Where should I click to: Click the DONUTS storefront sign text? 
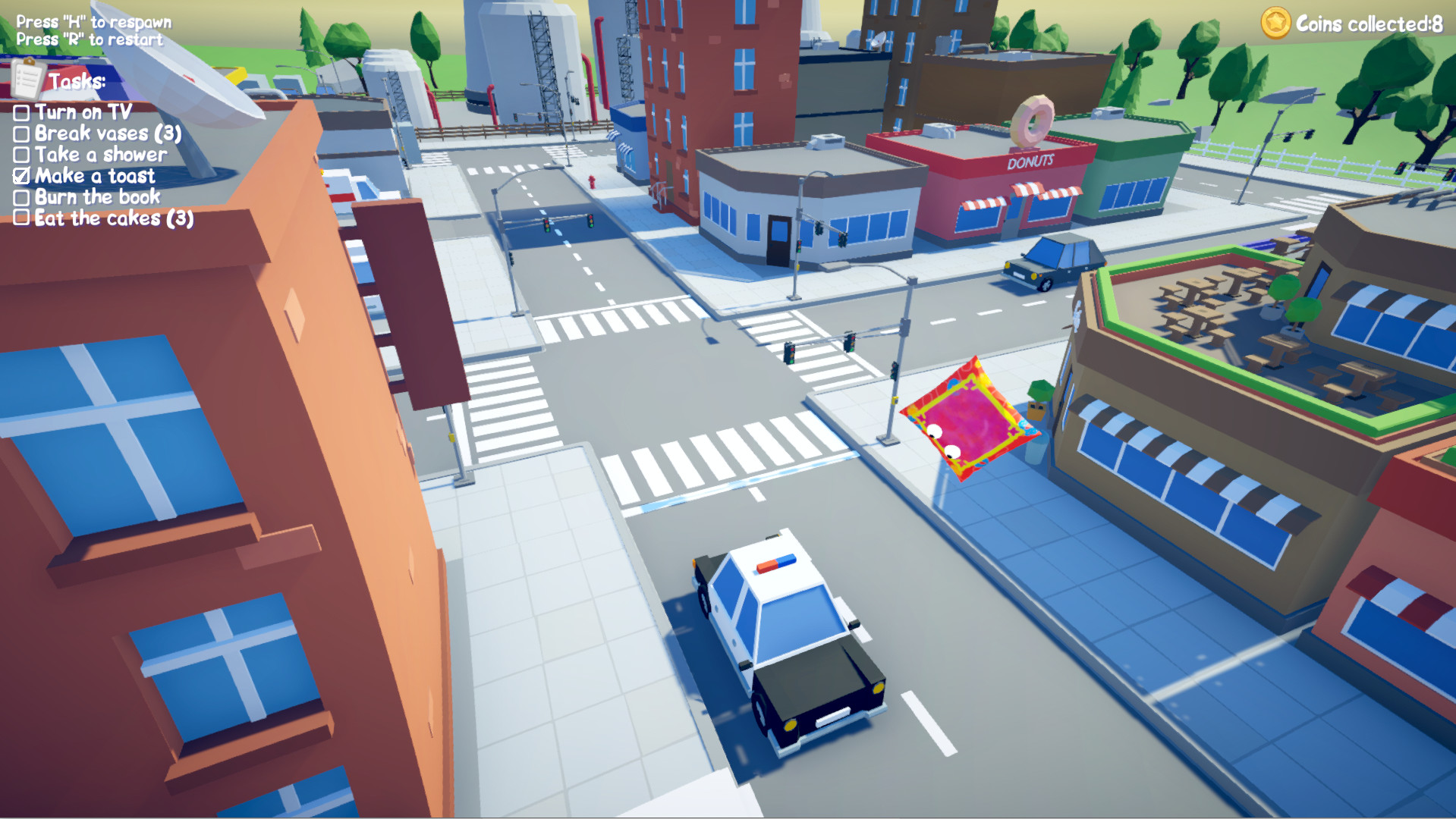point(1030,162)
